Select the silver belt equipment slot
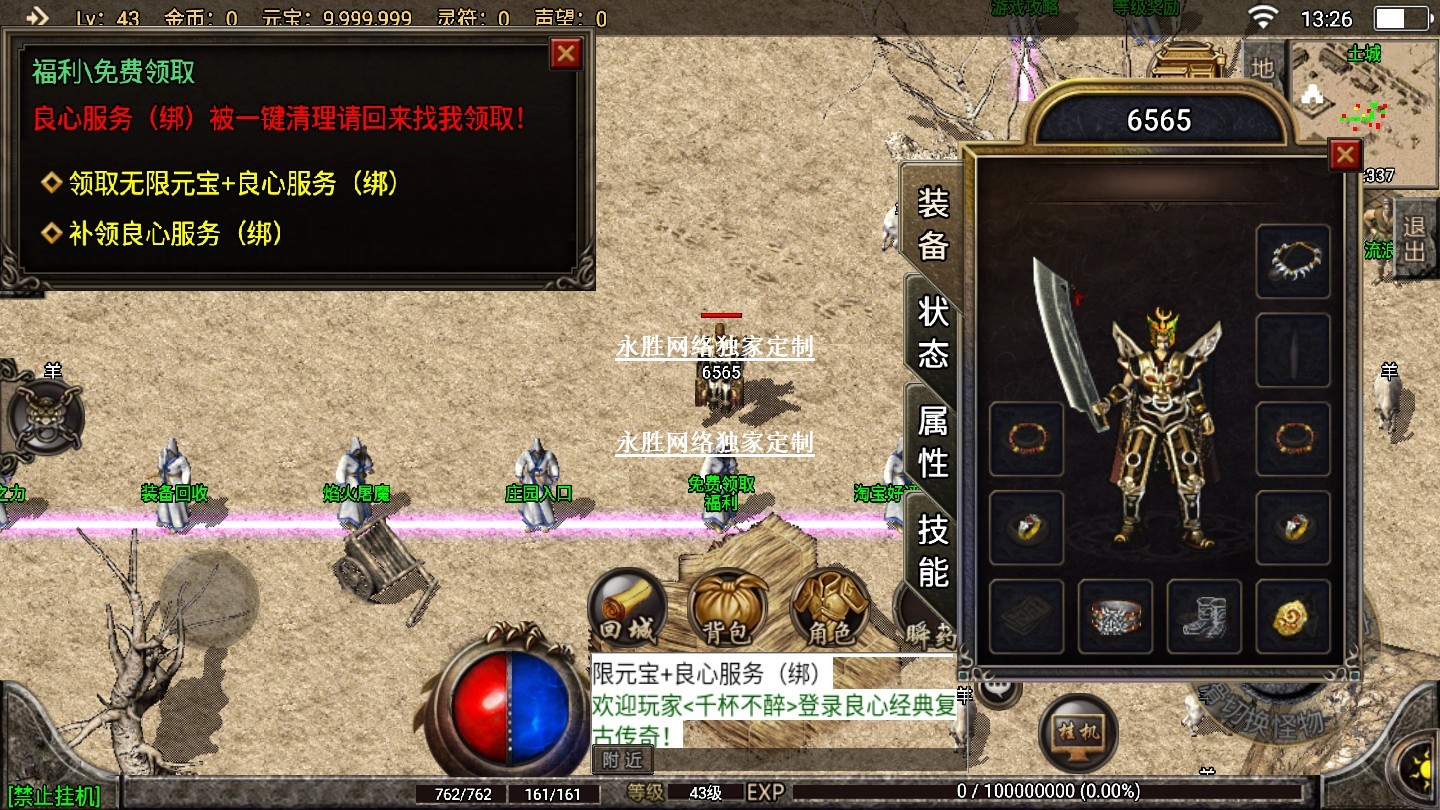This screenshot has width=1440, height=810. tap(1115, 616)
